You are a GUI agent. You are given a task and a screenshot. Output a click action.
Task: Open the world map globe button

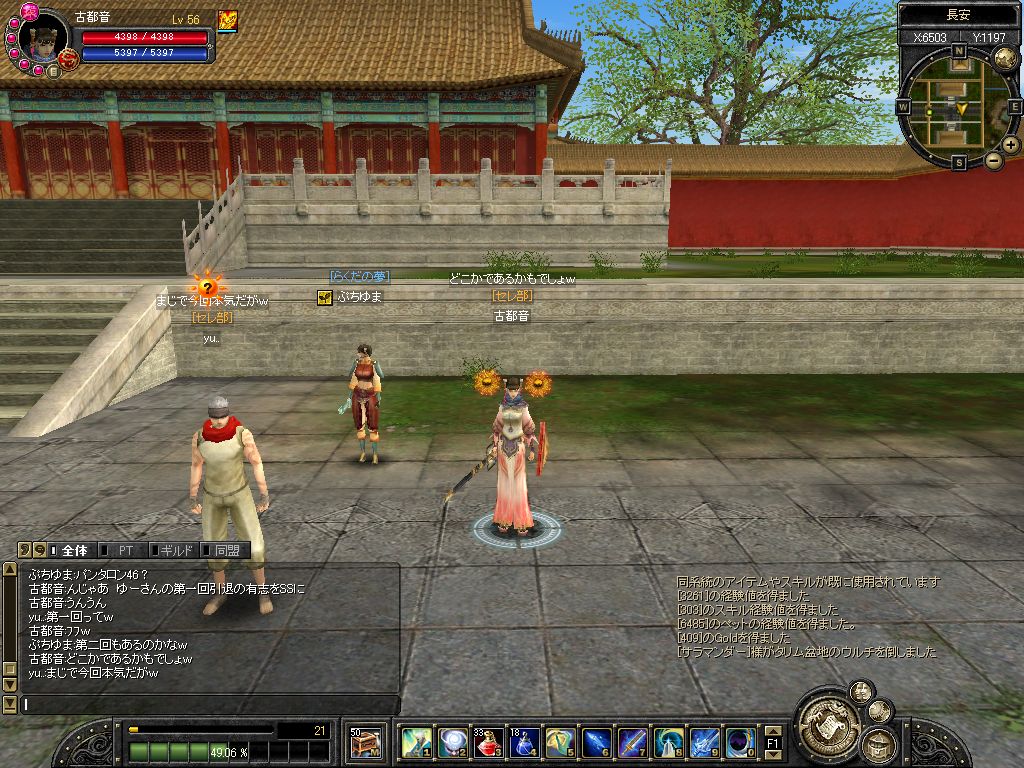pos(1004,58)
